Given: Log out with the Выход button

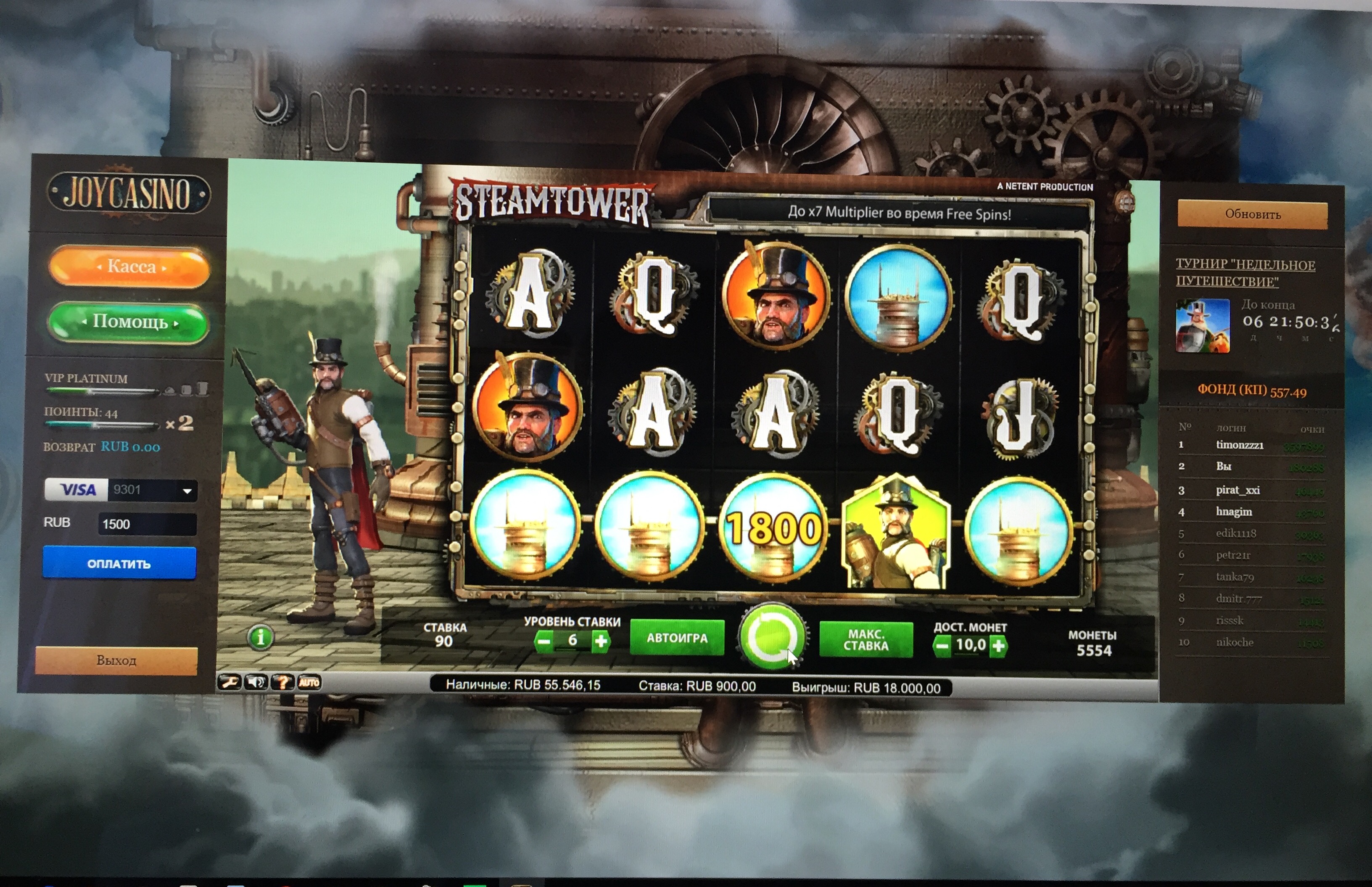Looking at the screenshot, I should (116, 660).
